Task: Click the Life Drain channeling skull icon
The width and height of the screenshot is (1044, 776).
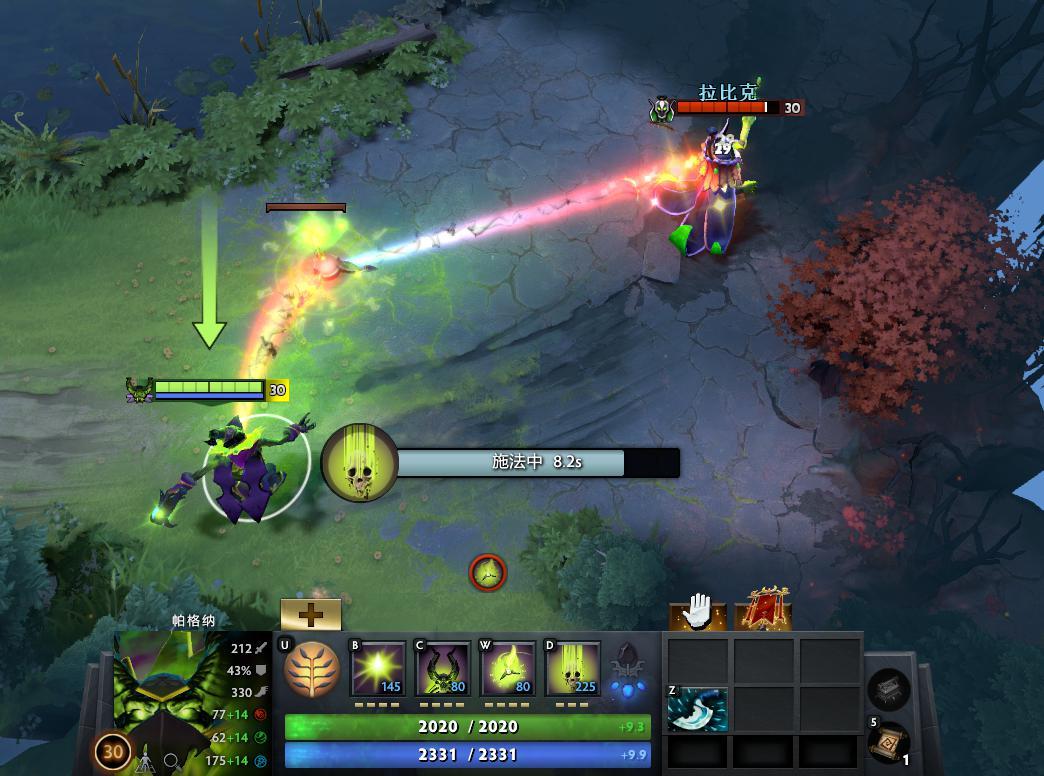Action: 360,462
